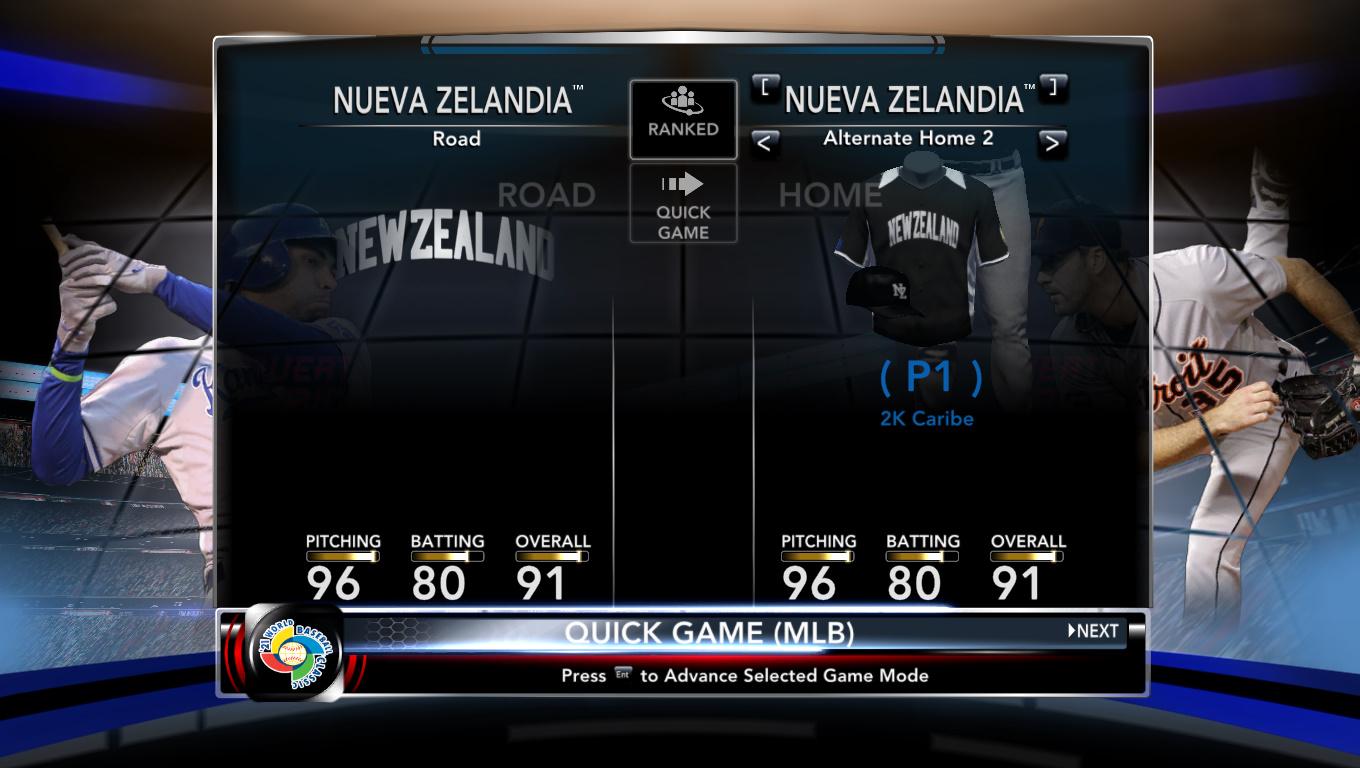
Task: Advance with the Next button
Action: [x=1093, y=631]
